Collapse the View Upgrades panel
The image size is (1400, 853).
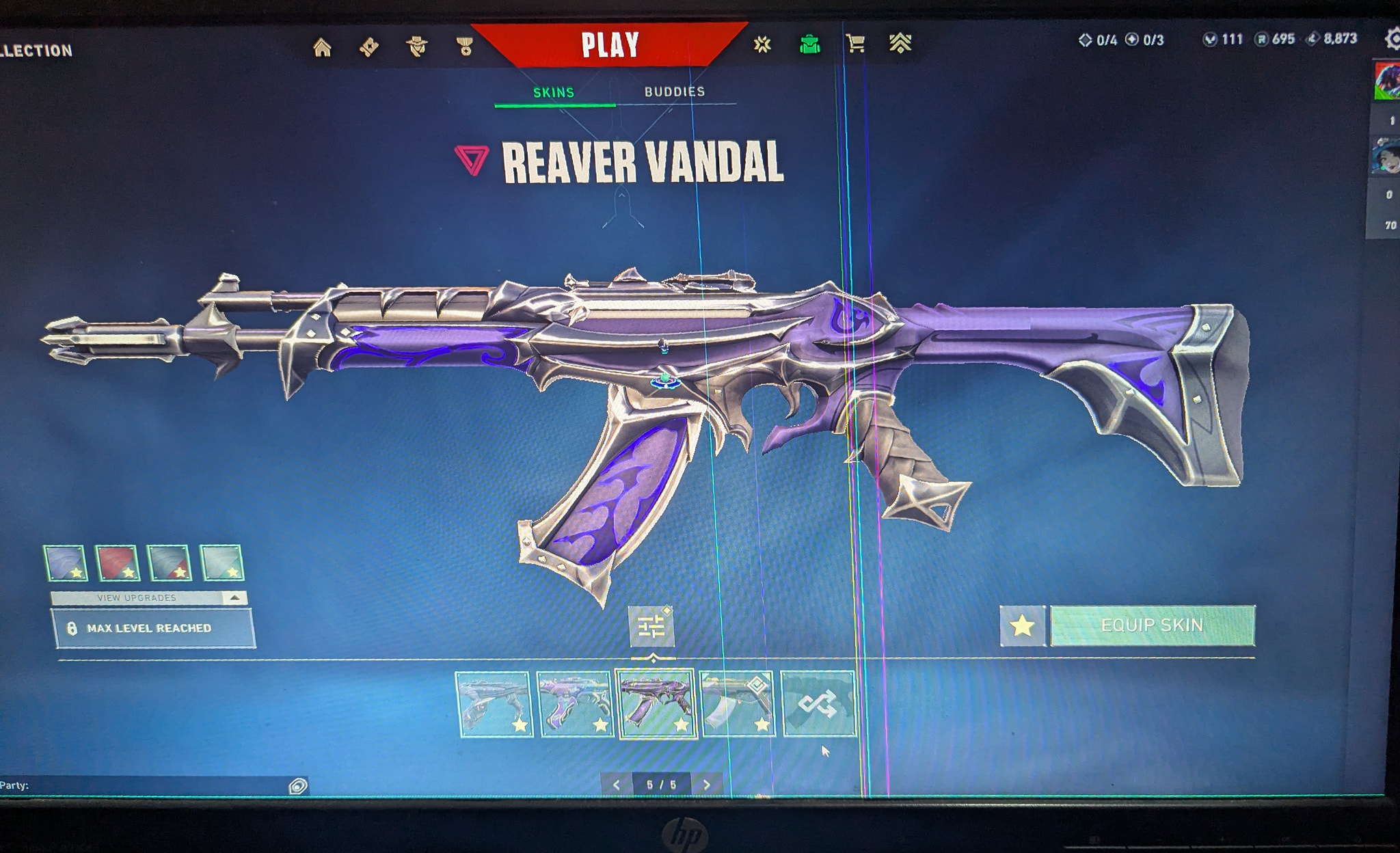[233, 597]
